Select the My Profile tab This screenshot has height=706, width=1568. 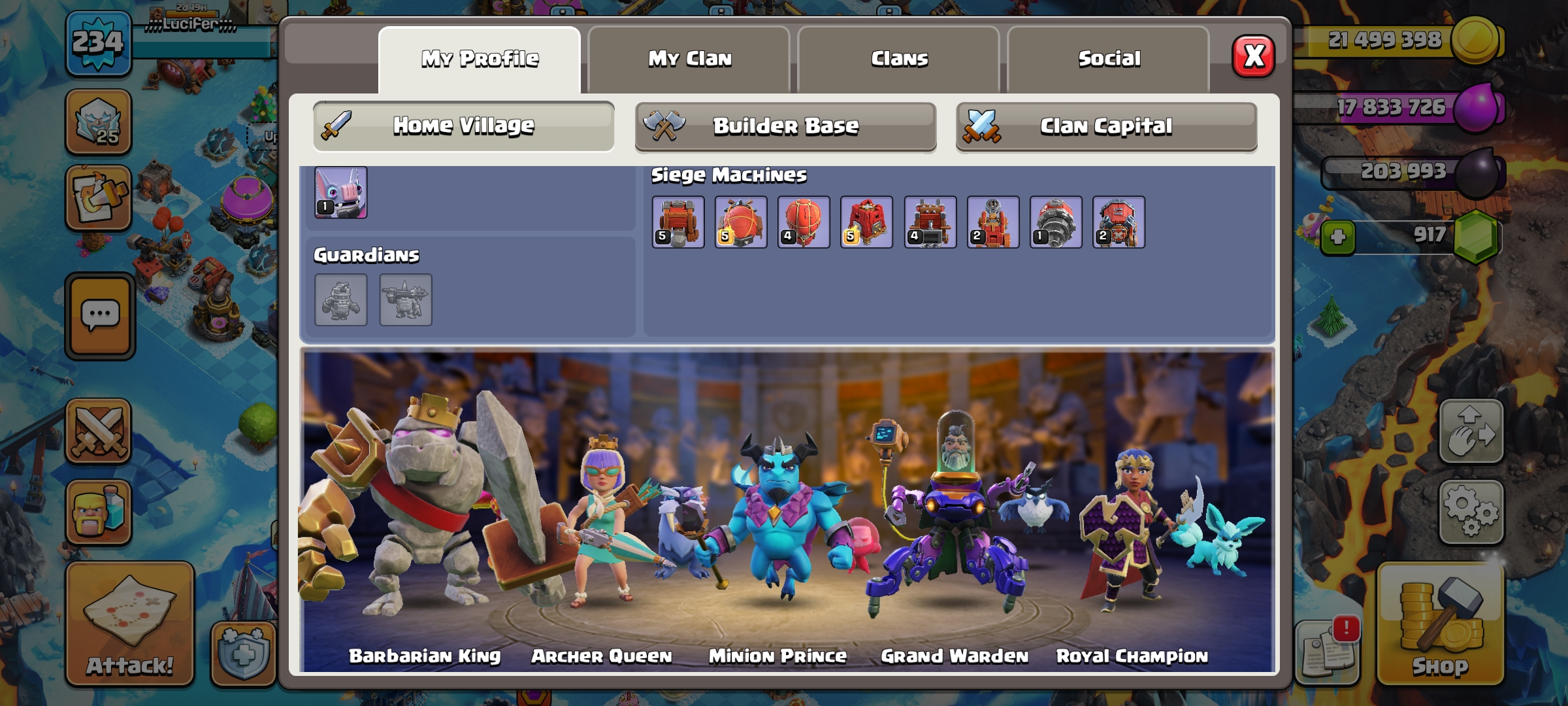pyautogui.click(x=480, y=59)
